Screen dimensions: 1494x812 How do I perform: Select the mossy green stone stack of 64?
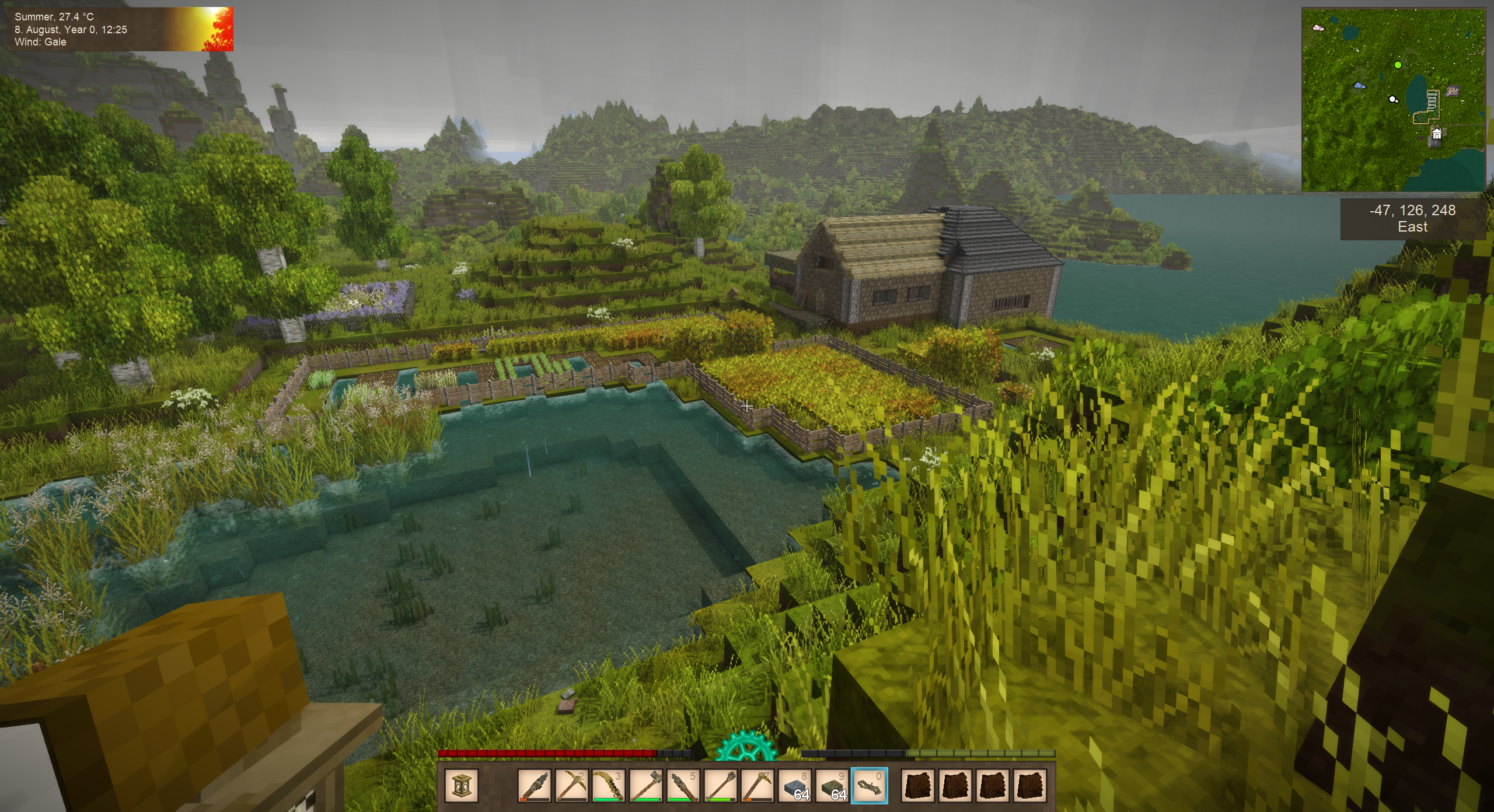tap(833, 785)
